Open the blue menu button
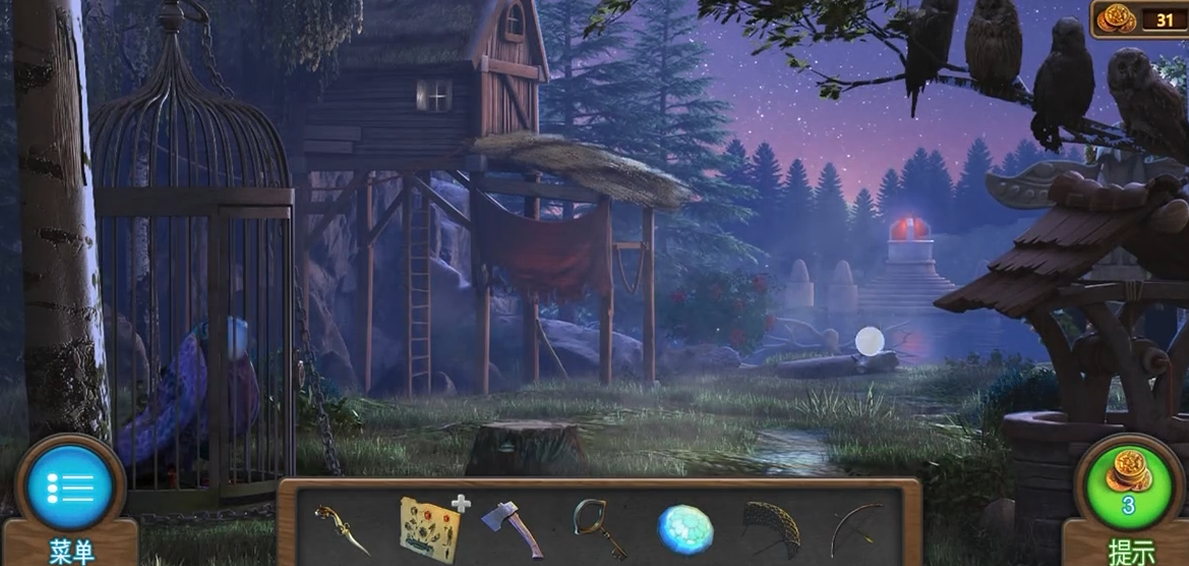1189x566 pixels. click(70, 488)
